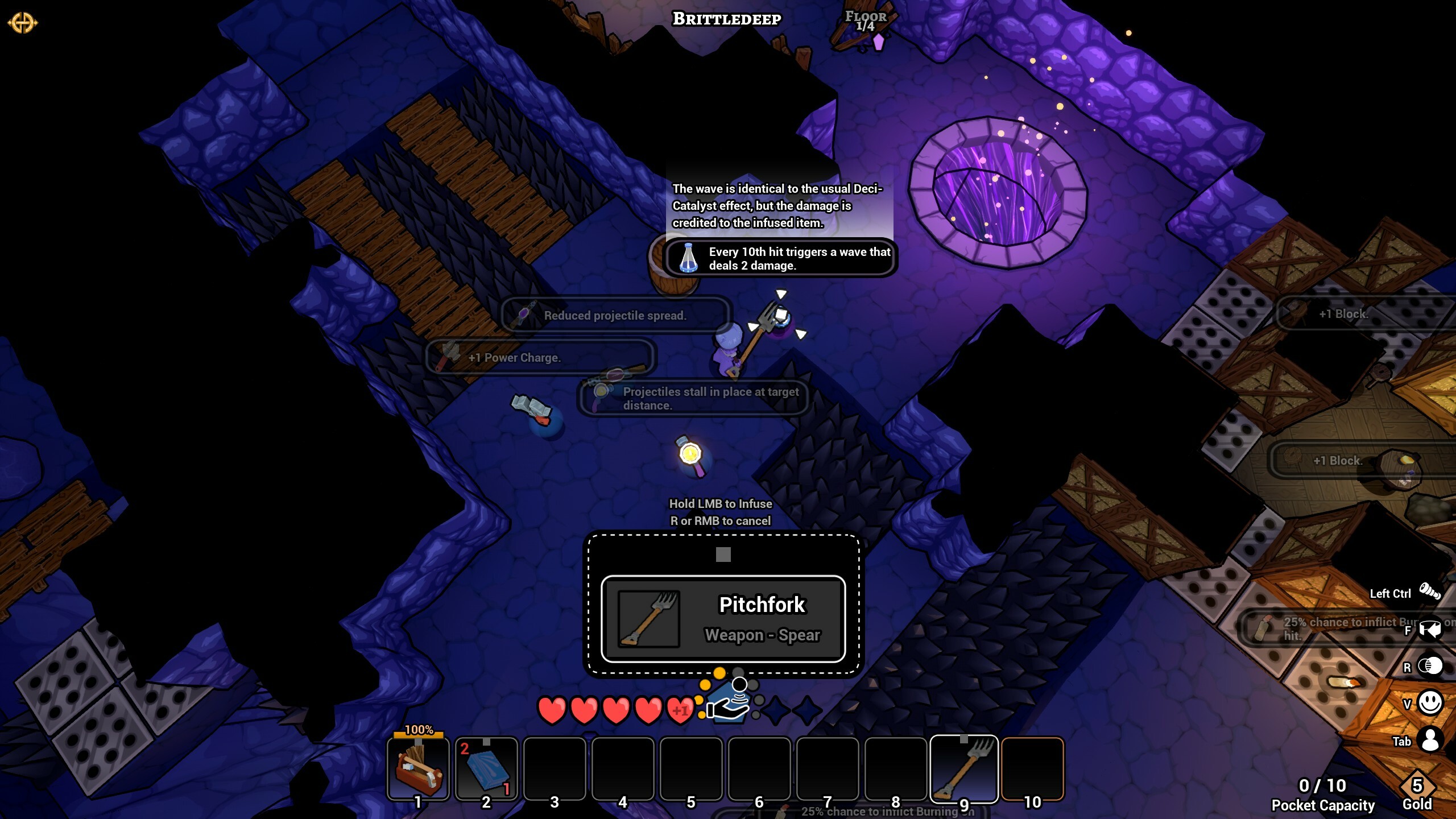Click the Deci-Catalyst flask effect tooltip
This screenshot has width=1456, height=819.
coord(780,258)
